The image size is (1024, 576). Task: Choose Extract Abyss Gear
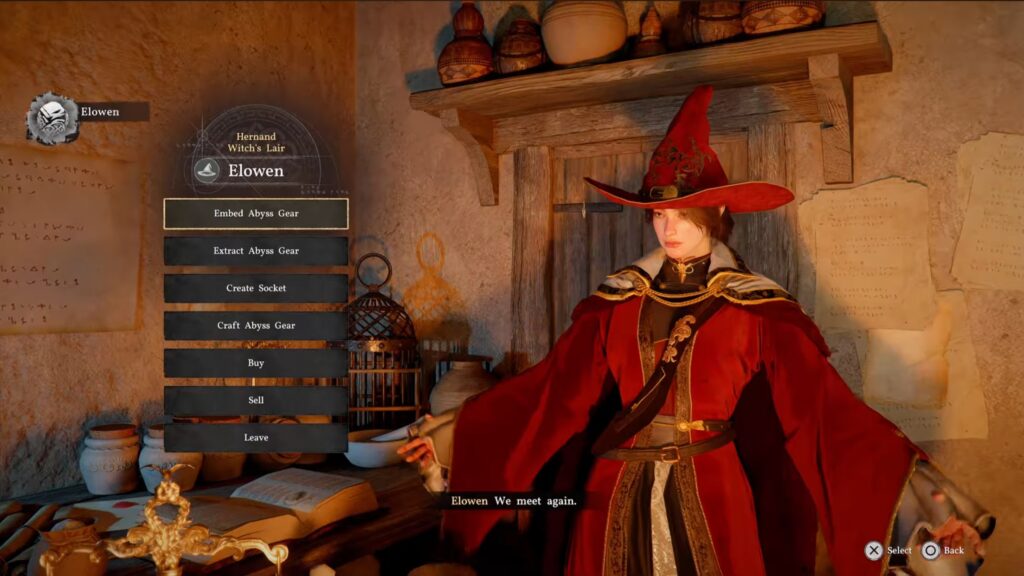[256, 251]
